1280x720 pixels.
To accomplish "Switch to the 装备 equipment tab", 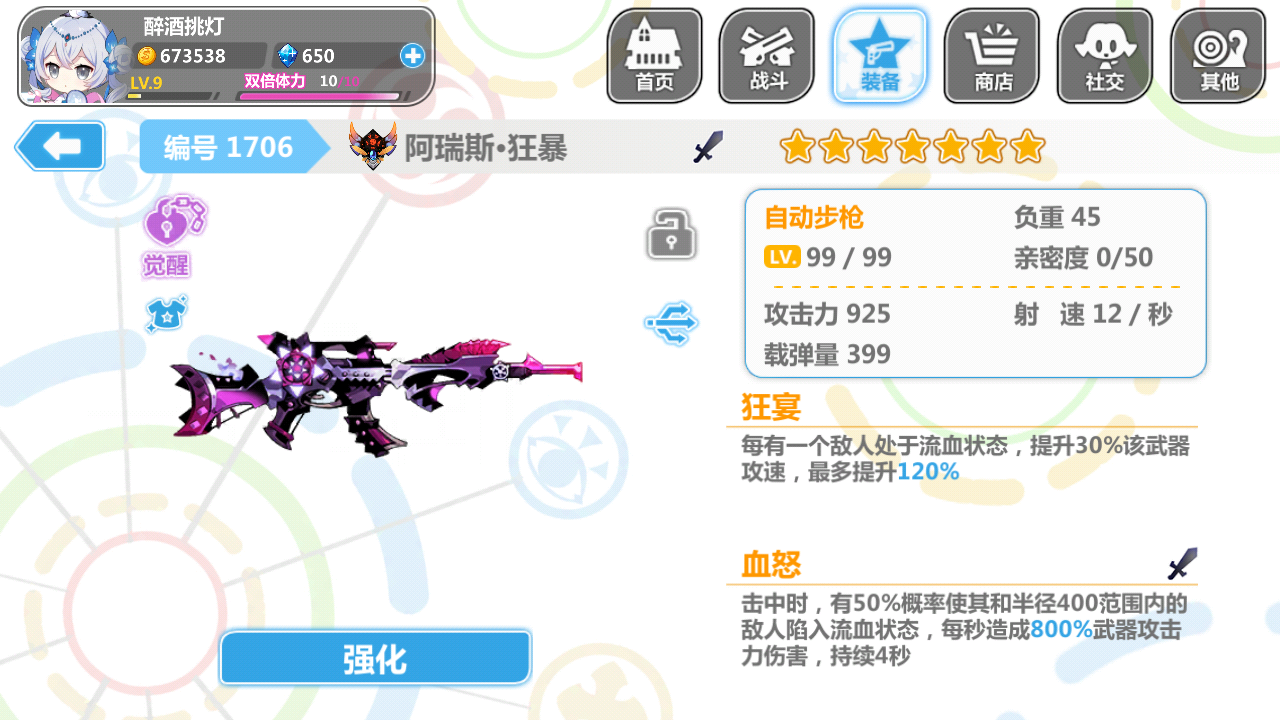I will 879,55.
